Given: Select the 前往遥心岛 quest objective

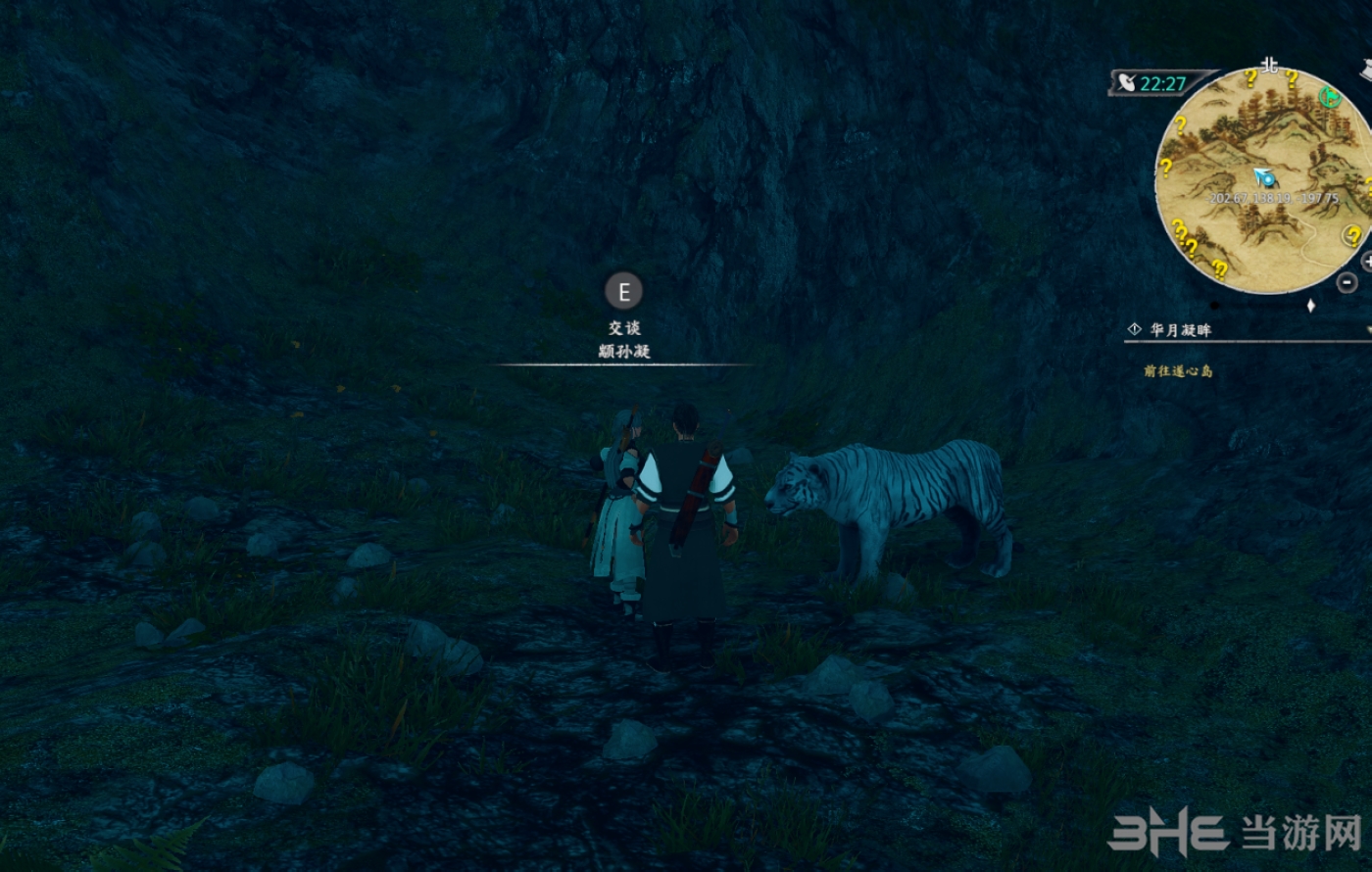Looking at the screenshot, I should [1178, 371].
